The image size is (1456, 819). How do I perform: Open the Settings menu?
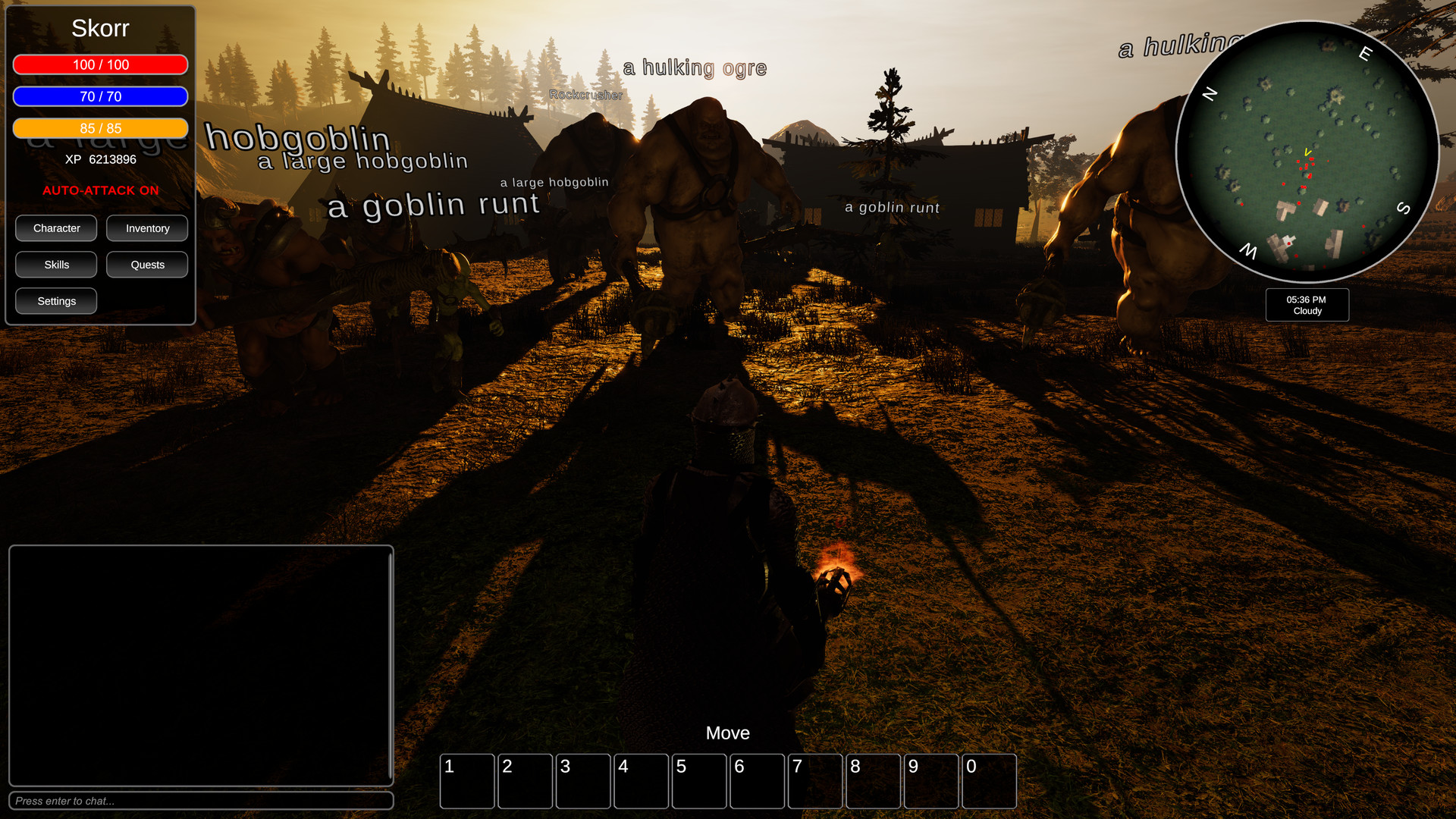(x=55, y=300)
